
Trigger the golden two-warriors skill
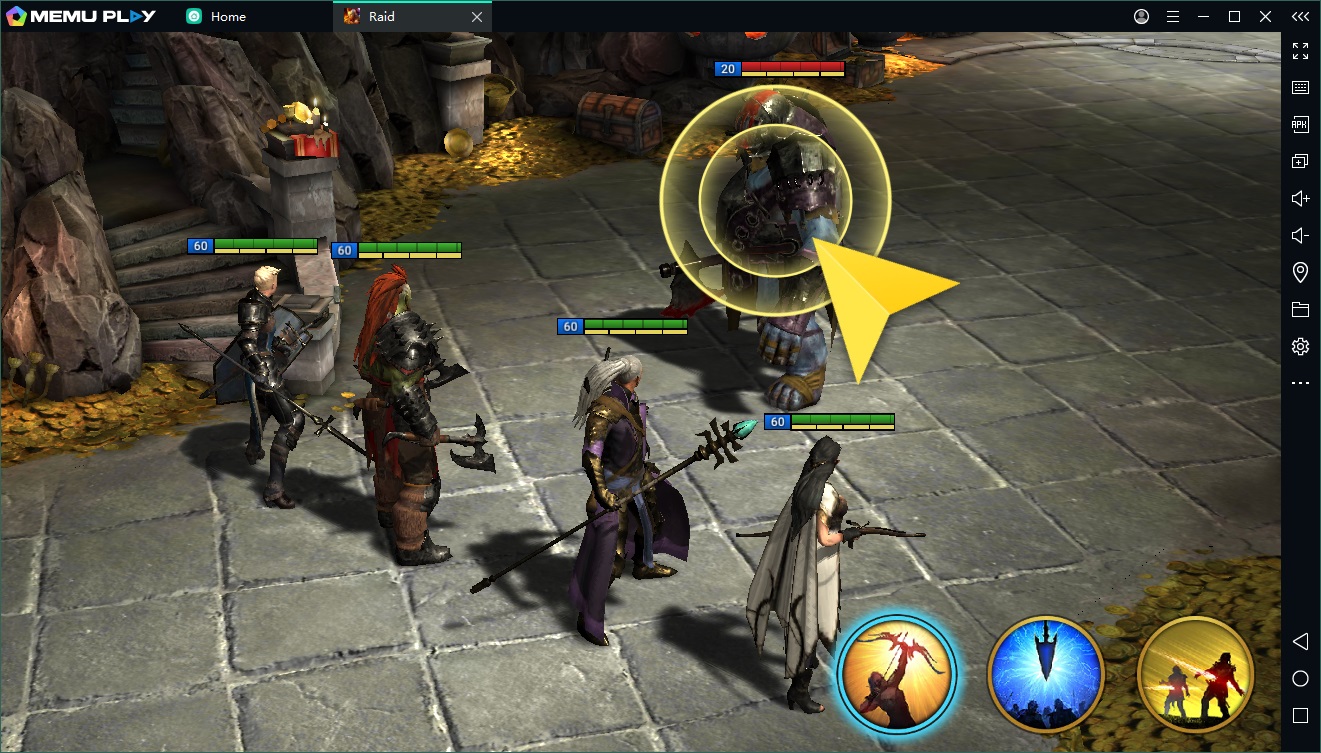tap(1195, 673)
